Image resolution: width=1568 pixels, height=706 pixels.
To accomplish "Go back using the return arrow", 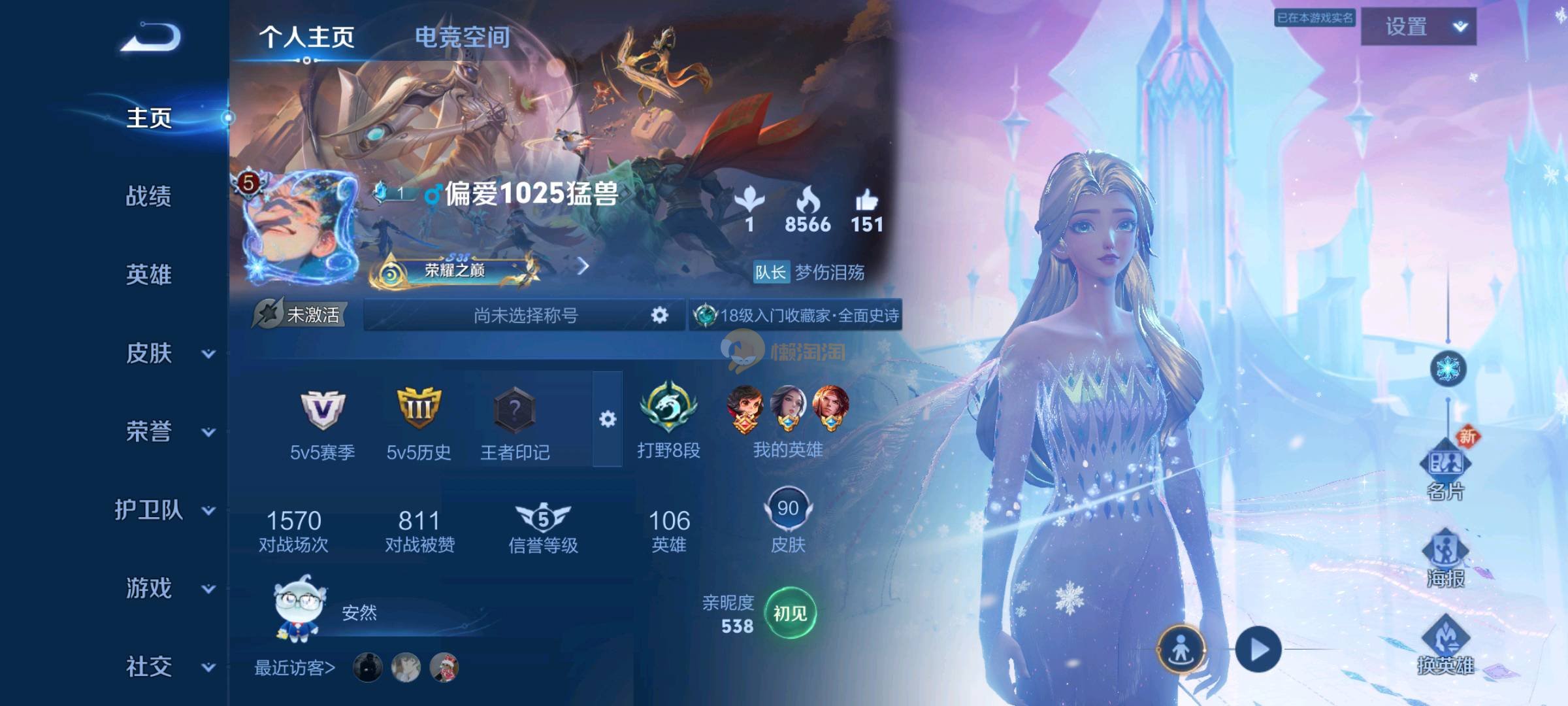I will coord(151,38).
